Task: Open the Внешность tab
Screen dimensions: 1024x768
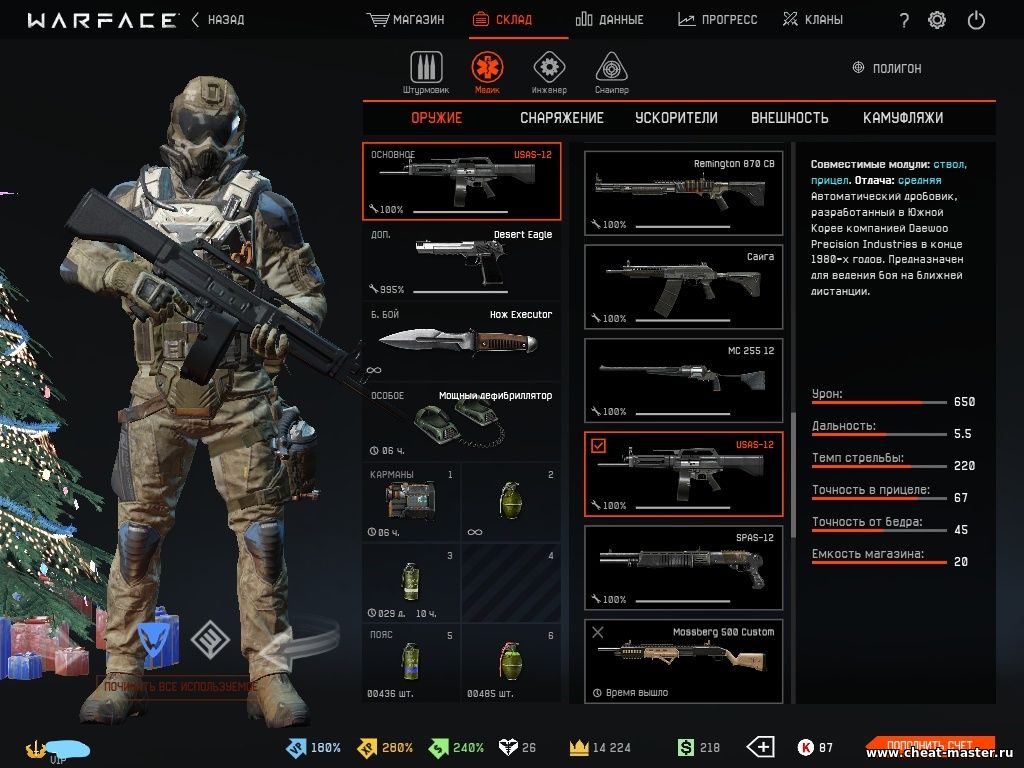Action: point(790,118)
